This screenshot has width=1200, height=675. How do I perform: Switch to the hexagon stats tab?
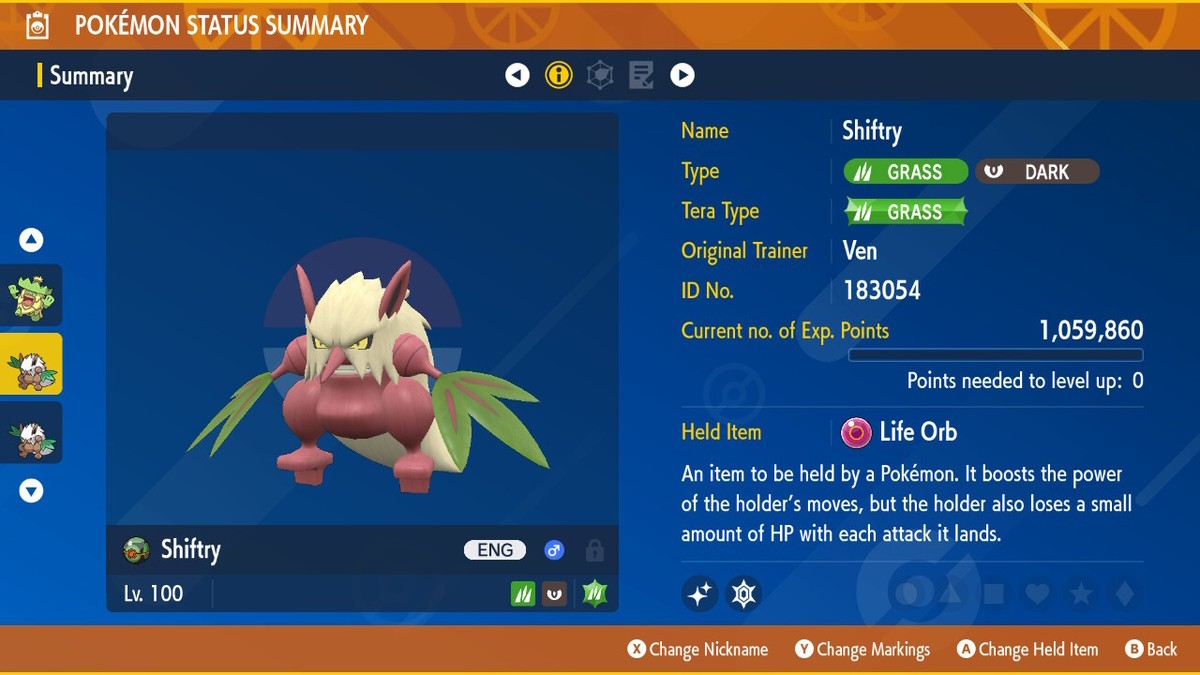(600, 75)
